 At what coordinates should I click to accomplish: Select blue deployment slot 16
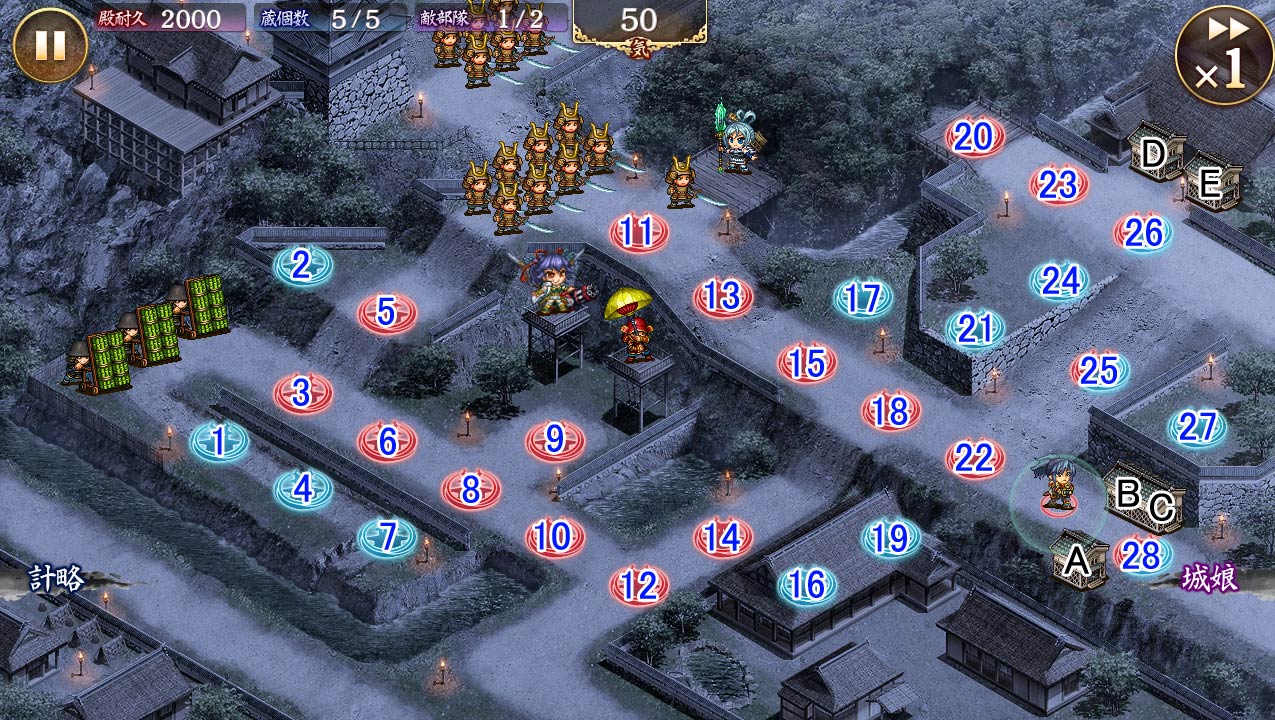pyautogui.click(x=807, y=584)
